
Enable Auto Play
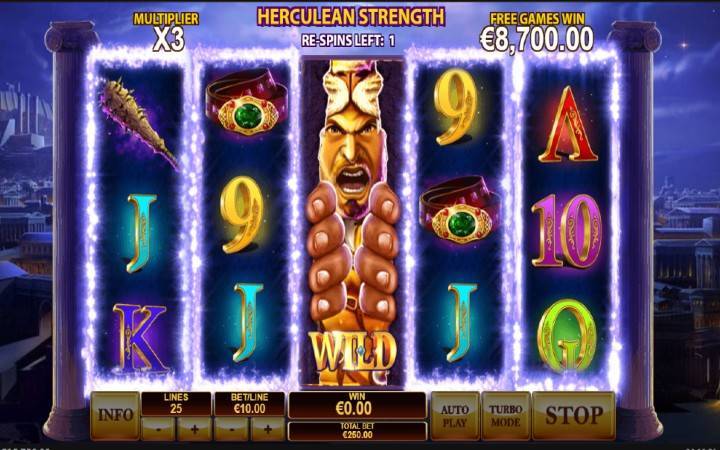coord(454,415)
